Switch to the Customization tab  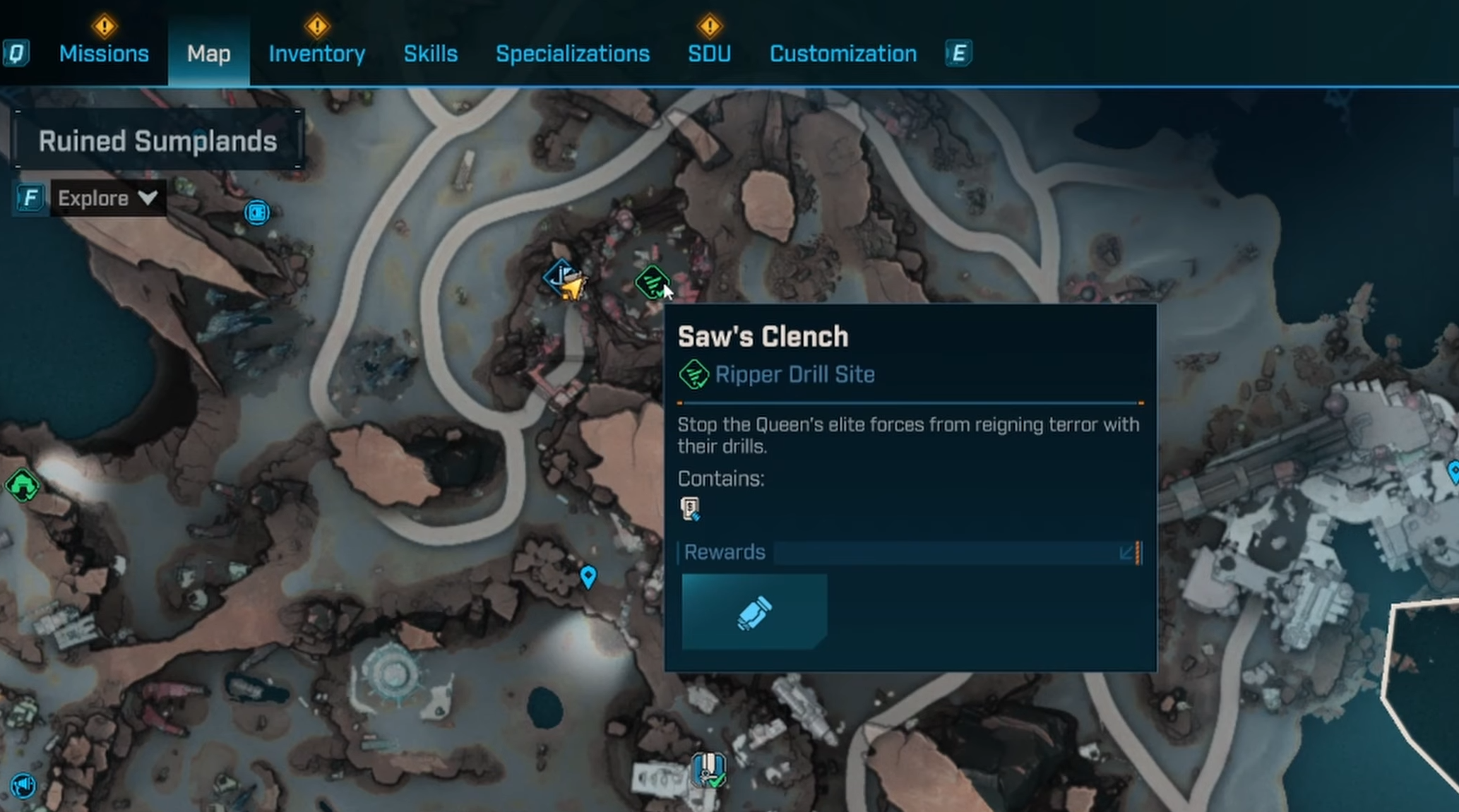click(842, 54)
